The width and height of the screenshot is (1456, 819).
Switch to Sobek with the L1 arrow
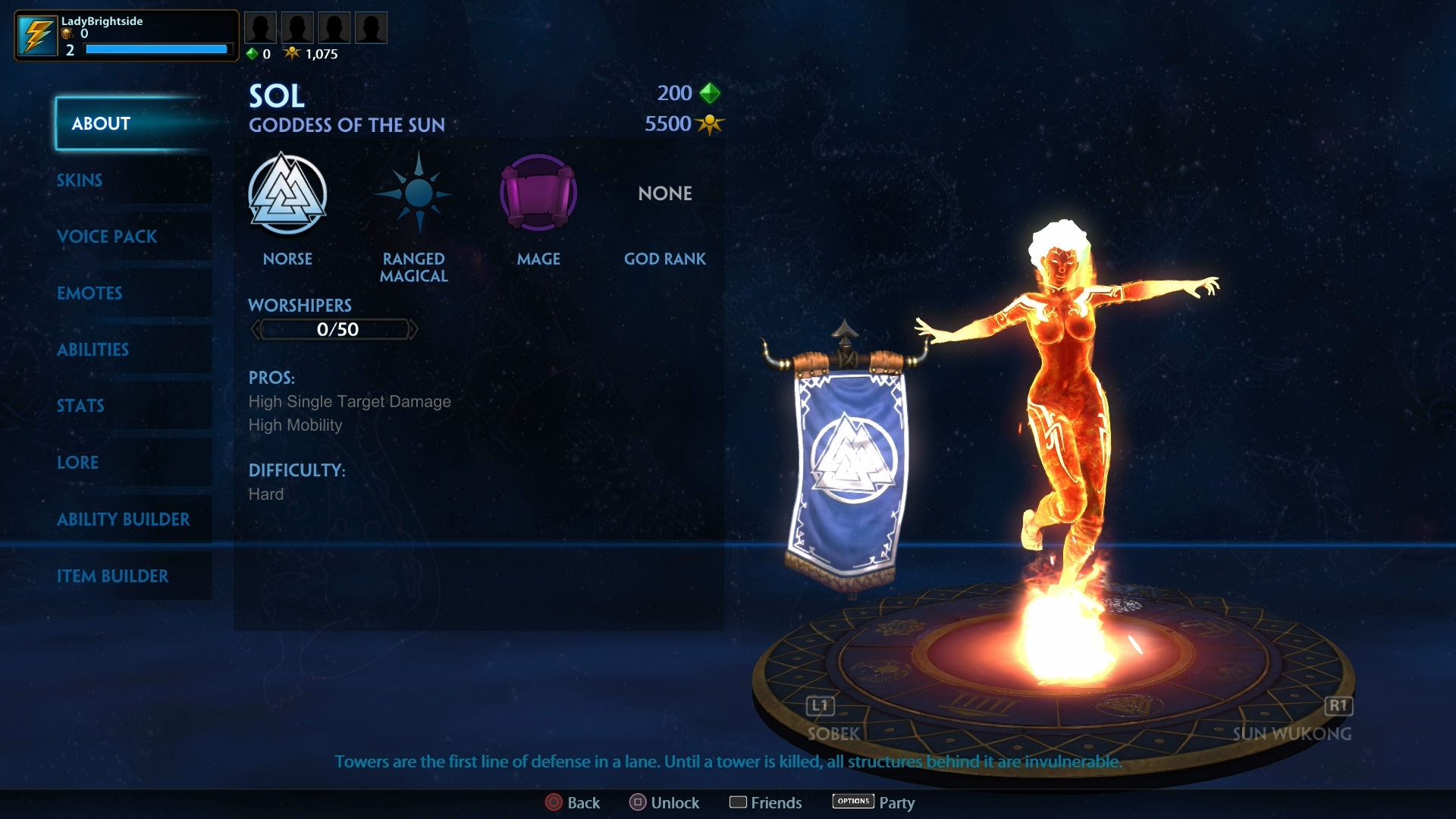click(x=820, y=705)
